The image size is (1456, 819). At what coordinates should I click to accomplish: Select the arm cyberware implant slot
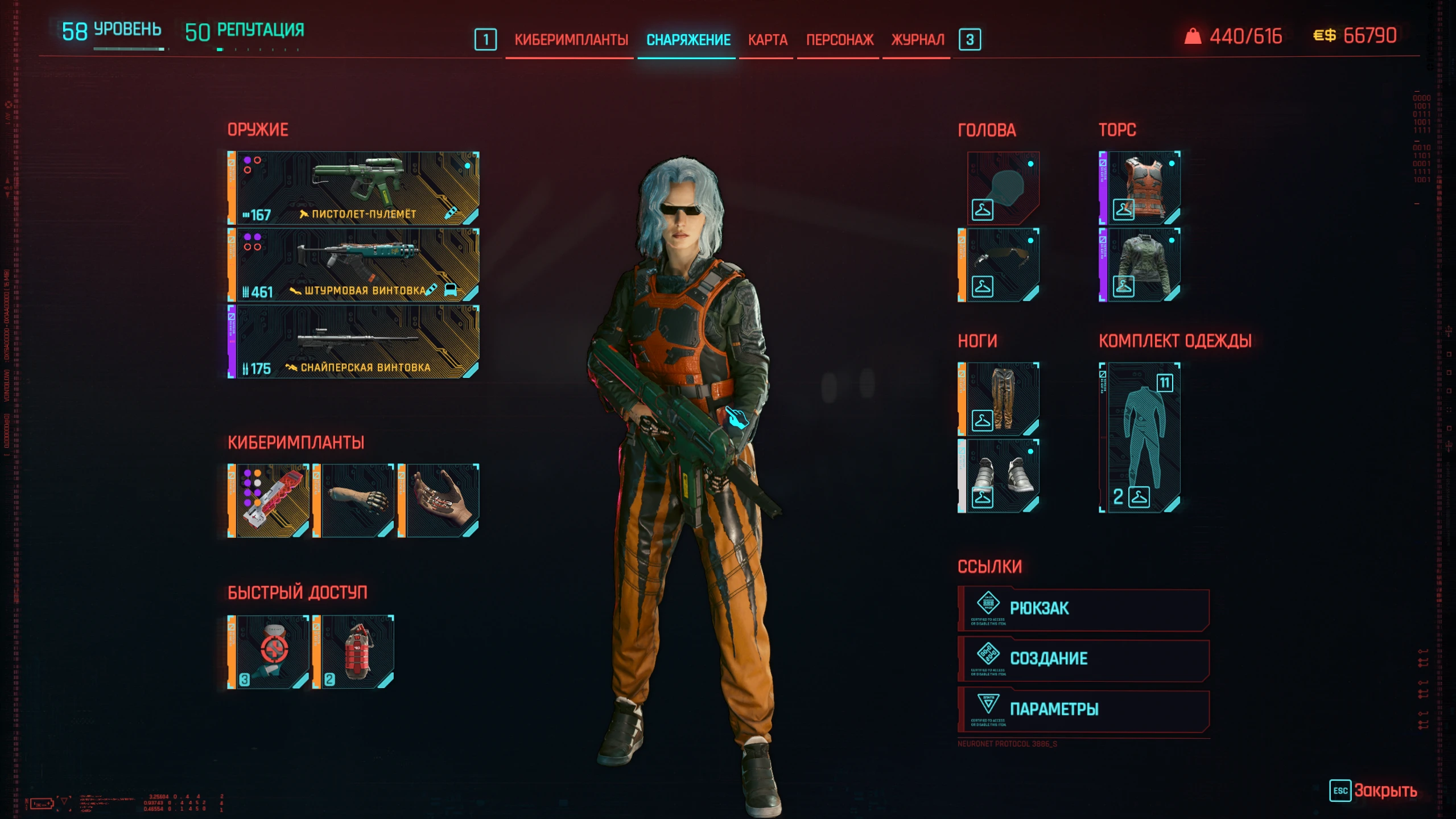click(357, 500)
